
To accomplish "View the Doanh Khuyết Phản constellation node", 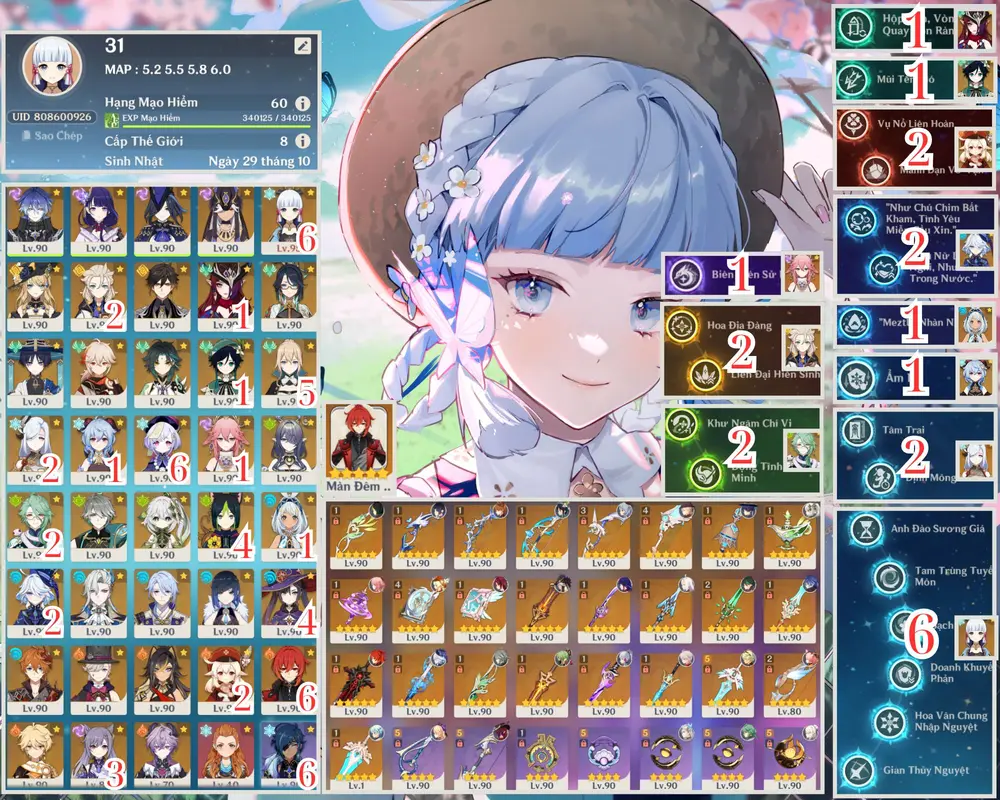I will tap(903, 672).
